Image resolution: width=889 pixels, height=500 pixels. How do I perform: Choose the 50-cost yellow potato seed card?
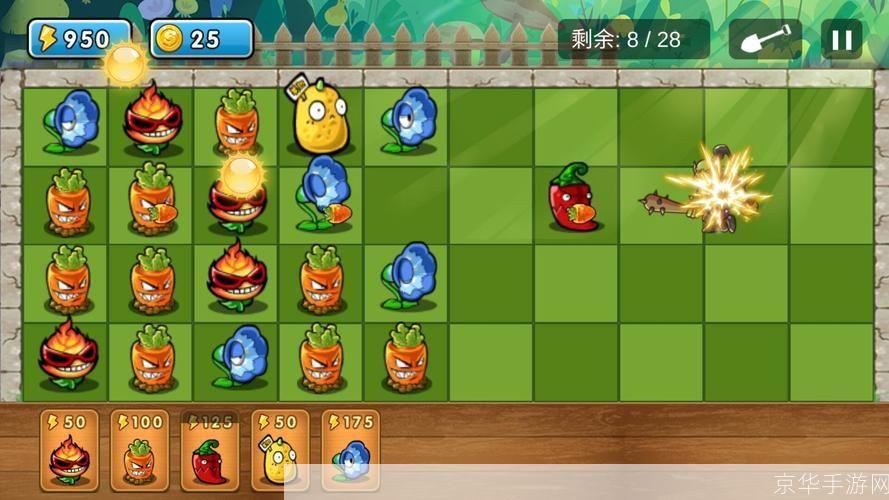(x=279, y=451)
